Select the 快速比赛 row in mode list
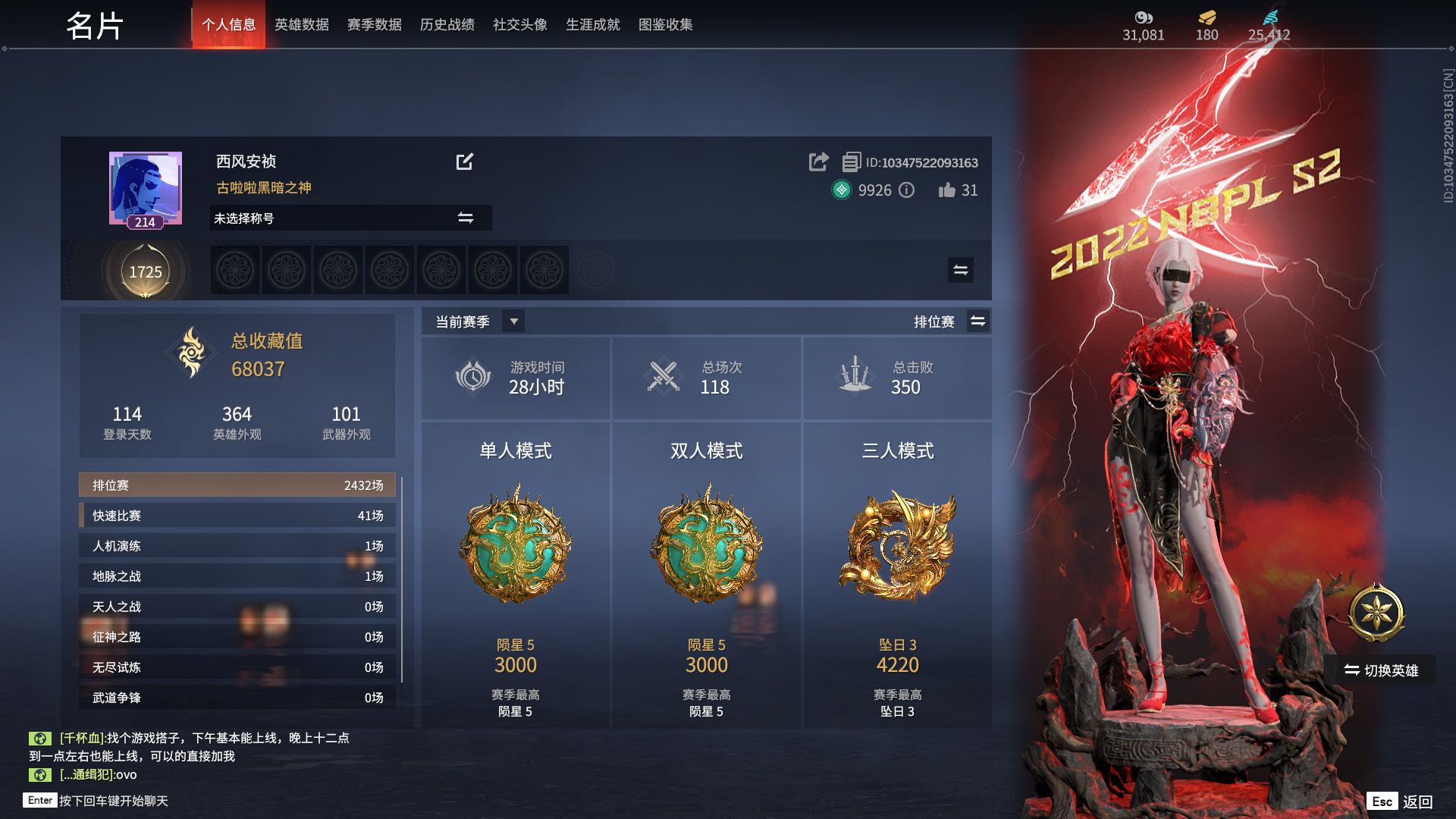Screen dimensions: 1456x819 pyautogui.click(x=237, y=515)
